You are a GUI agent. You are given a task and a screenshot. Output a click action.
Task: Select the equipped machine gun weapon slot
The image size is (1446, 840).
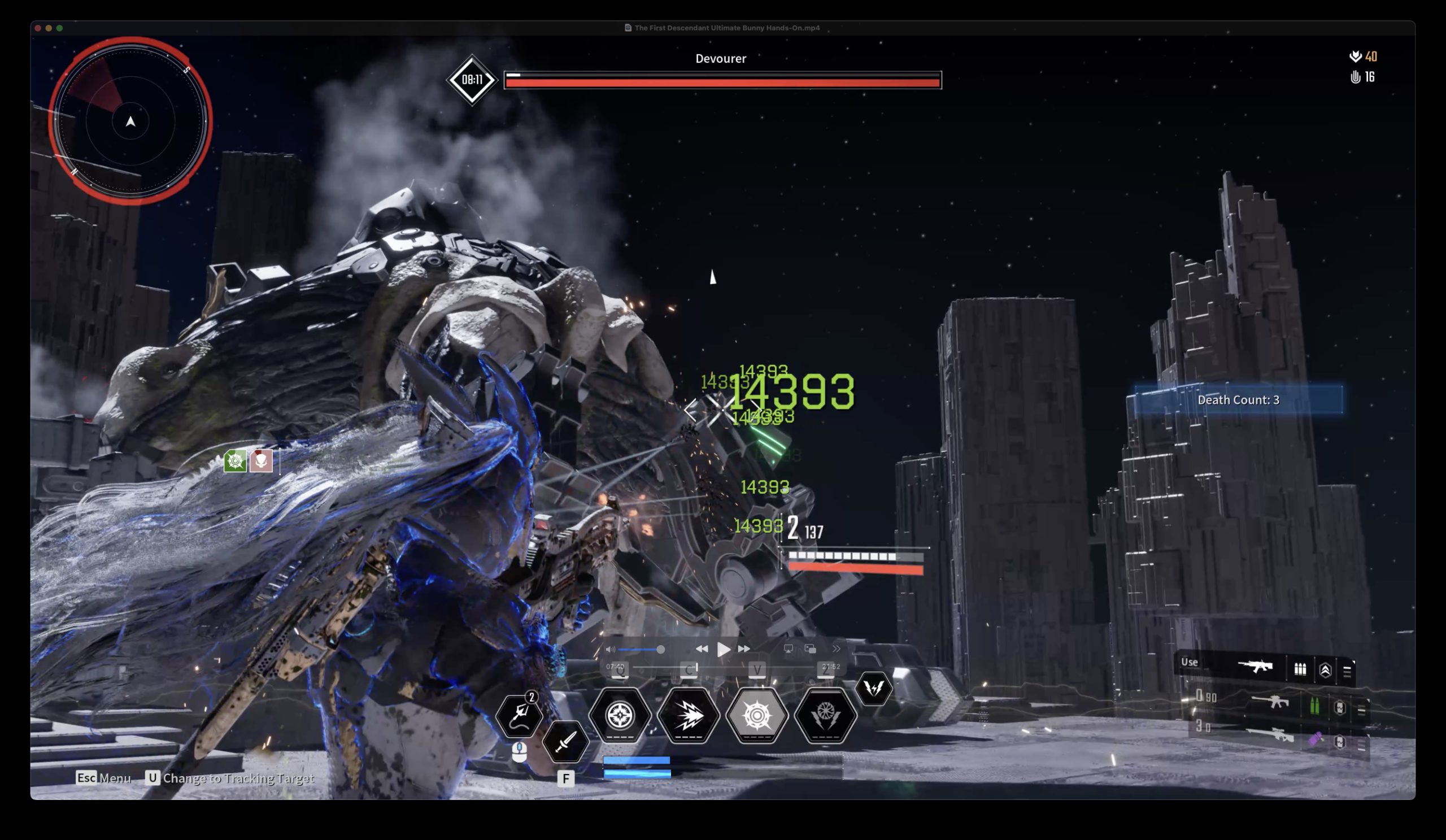[1255, 667]
